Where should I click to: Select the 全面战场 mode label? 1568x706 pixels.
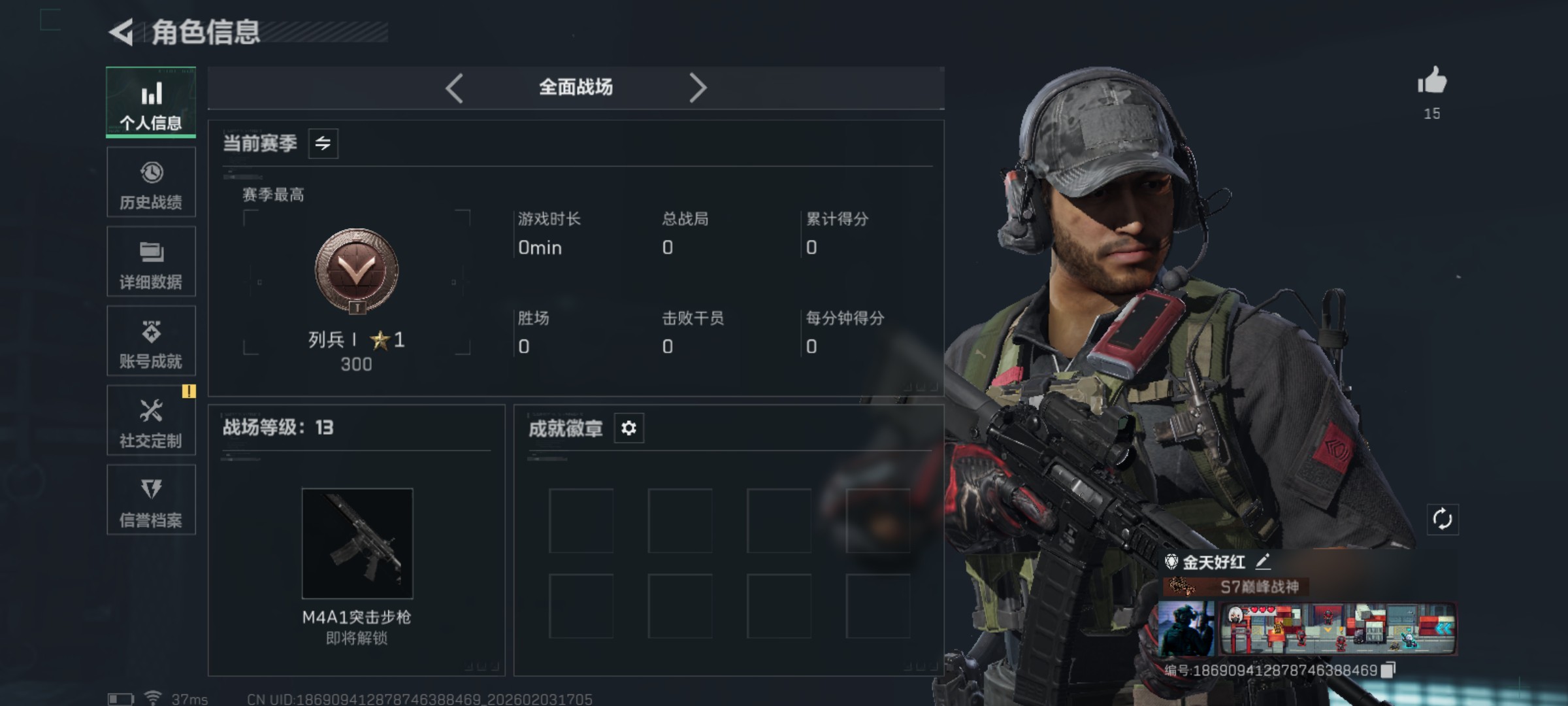tap(576, 87)
